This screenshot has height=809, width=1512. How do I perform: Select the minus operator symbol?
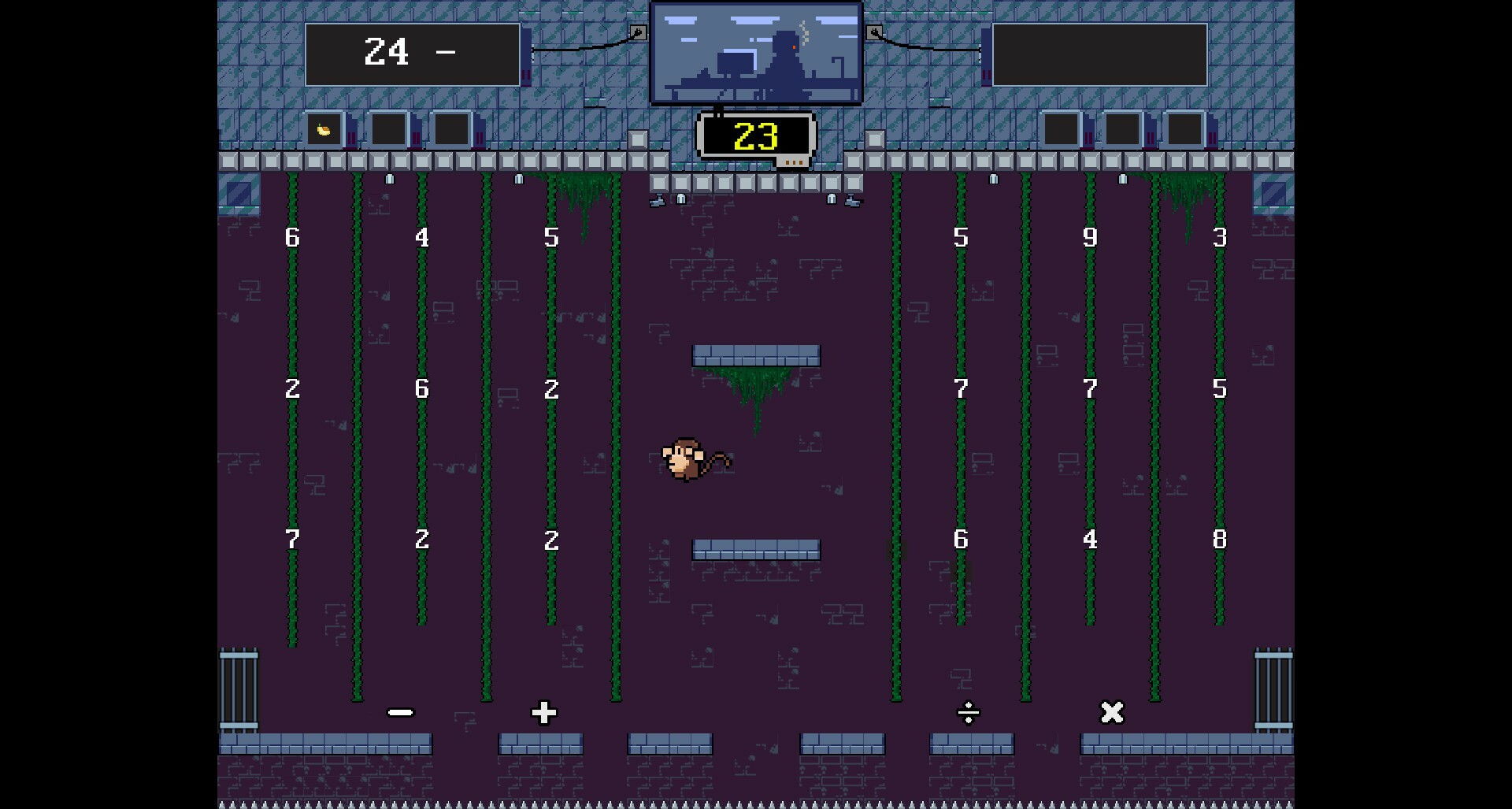pos(400,713)
